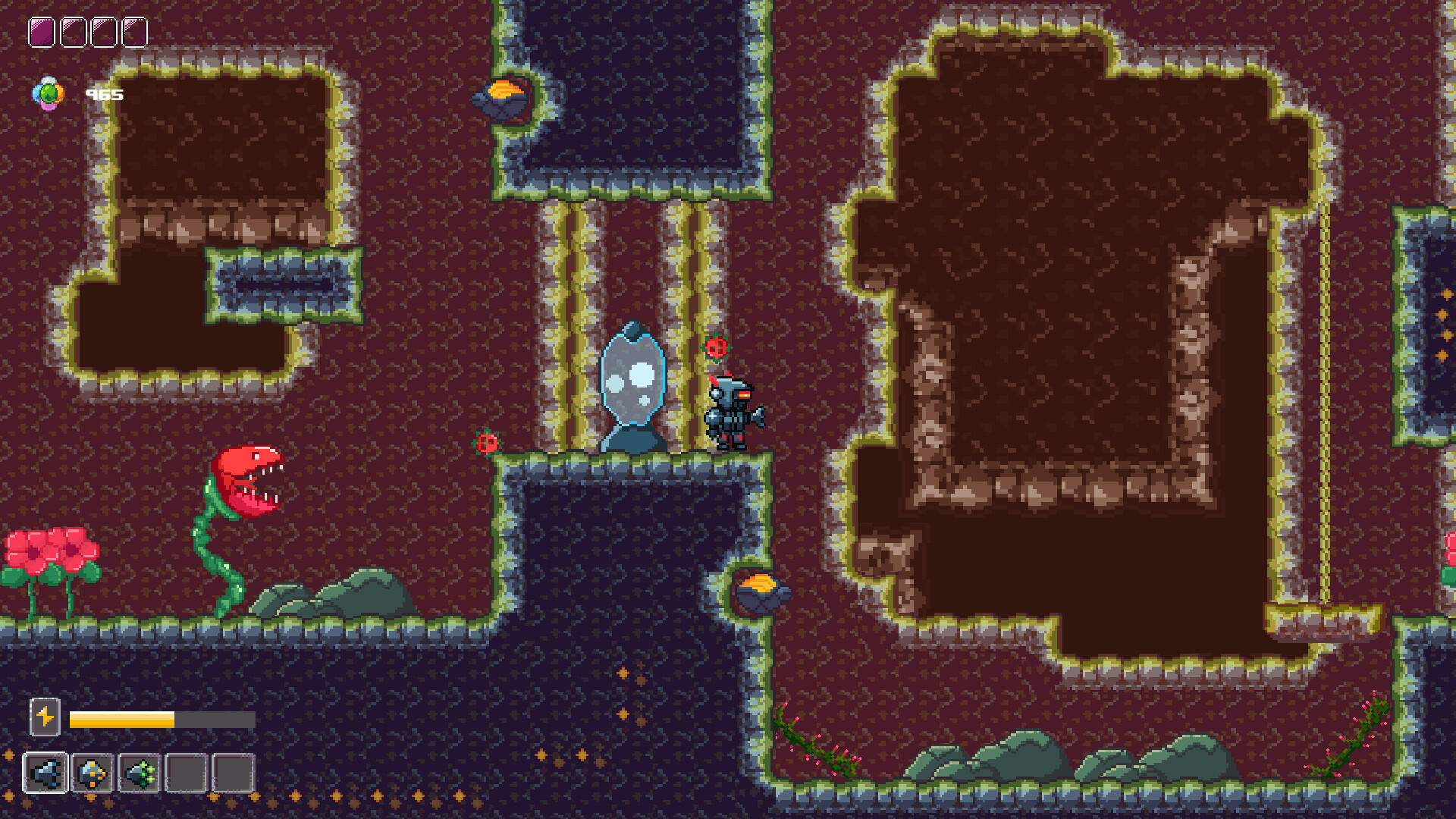Click the ladybug near the statue platform

pos(489,442)
